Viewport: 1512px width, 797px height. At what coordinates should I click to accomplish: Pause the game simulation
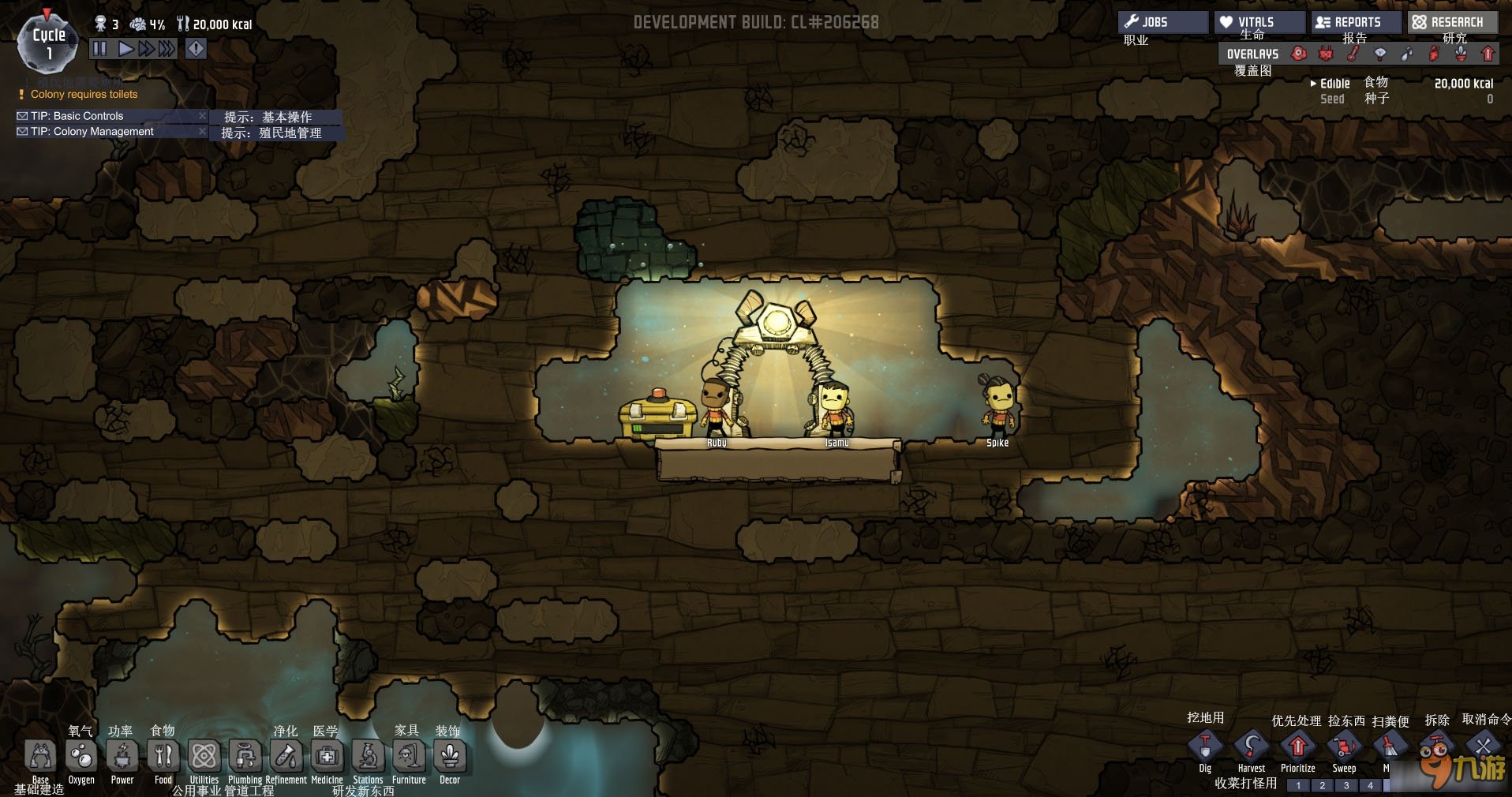[99, 49]
